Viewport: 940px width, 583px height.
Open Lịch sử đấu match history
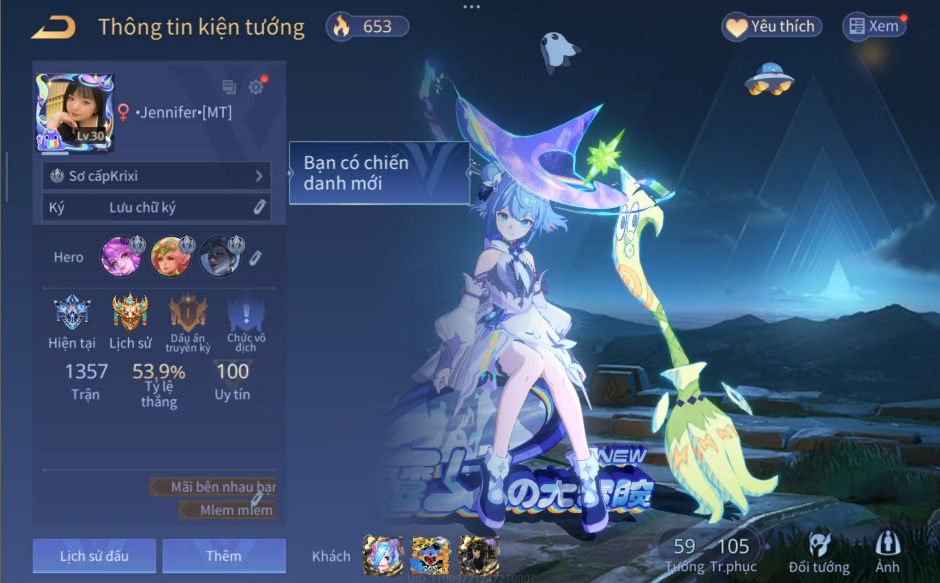click(x=94, y=556)
